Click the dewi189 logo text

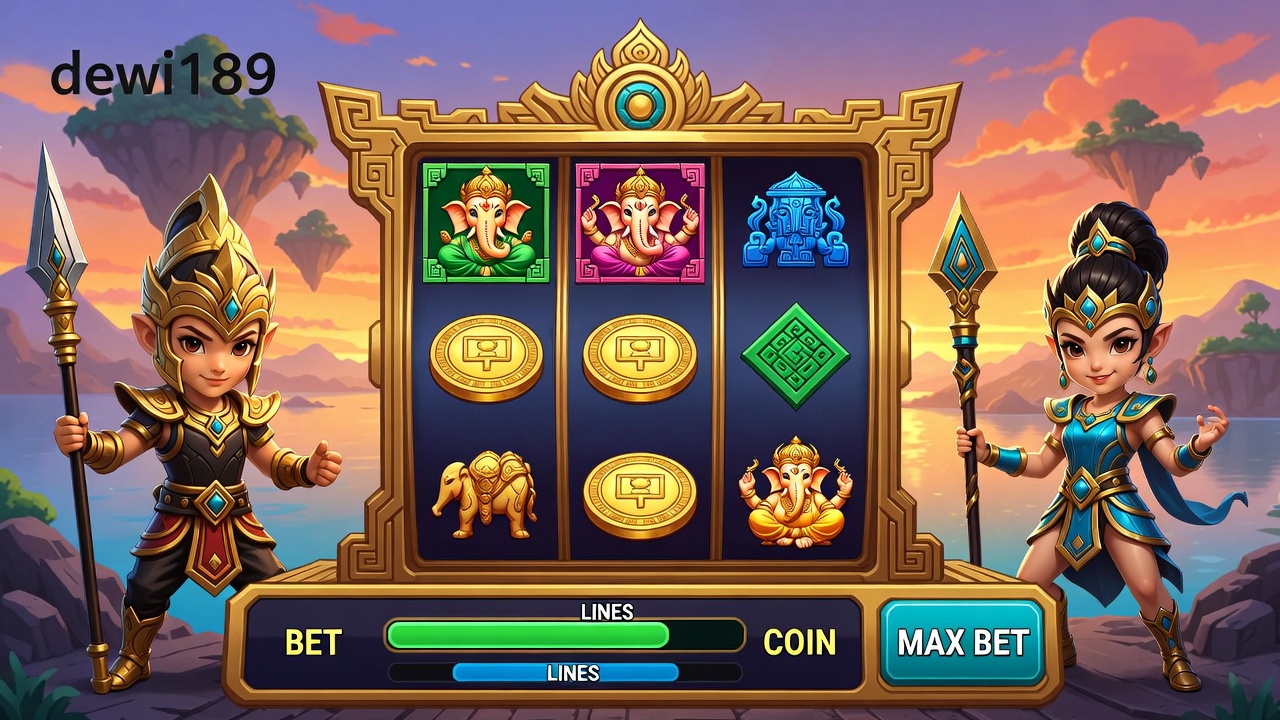[163, 74]
